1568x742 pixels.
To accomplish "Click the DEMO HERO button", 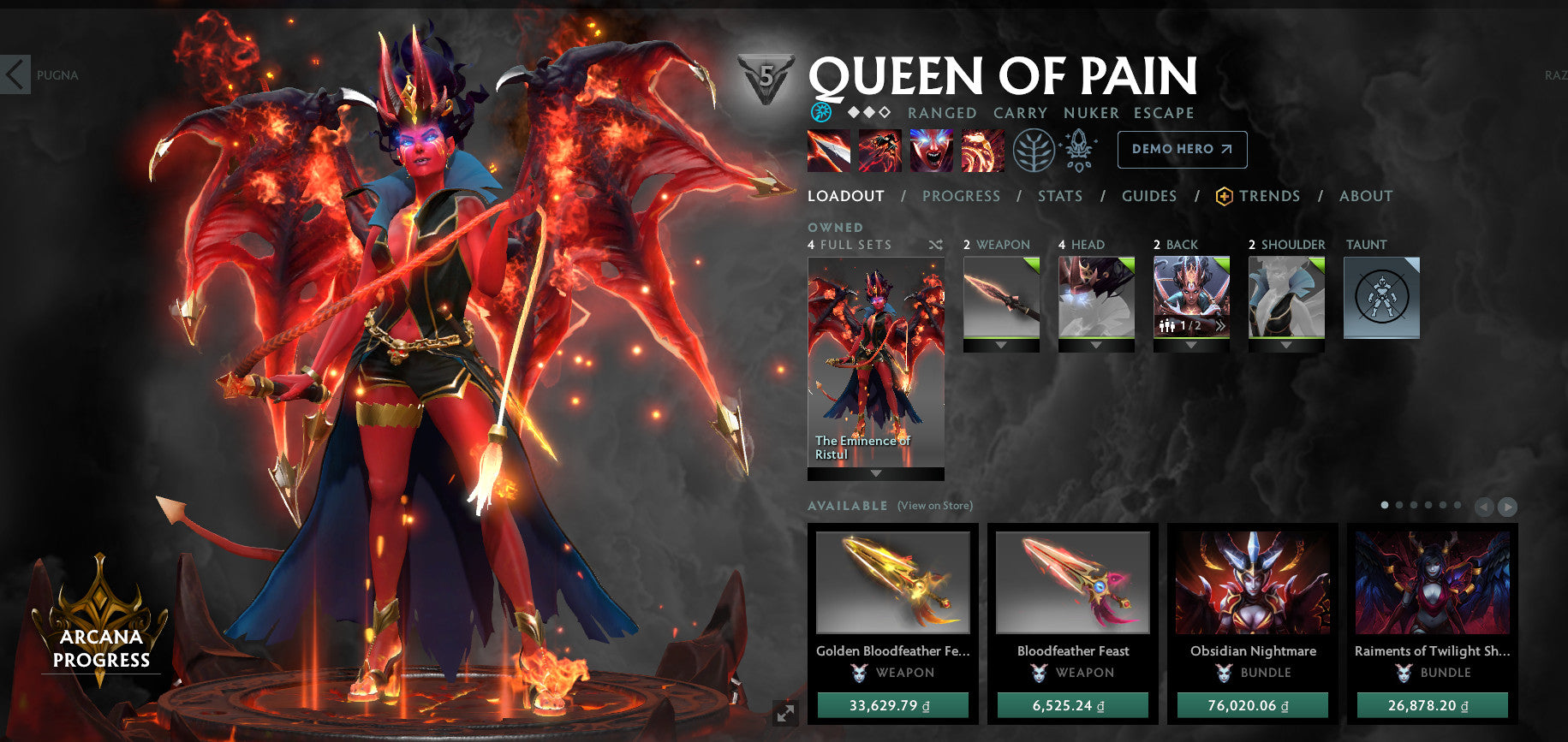I will [1182, 149].
